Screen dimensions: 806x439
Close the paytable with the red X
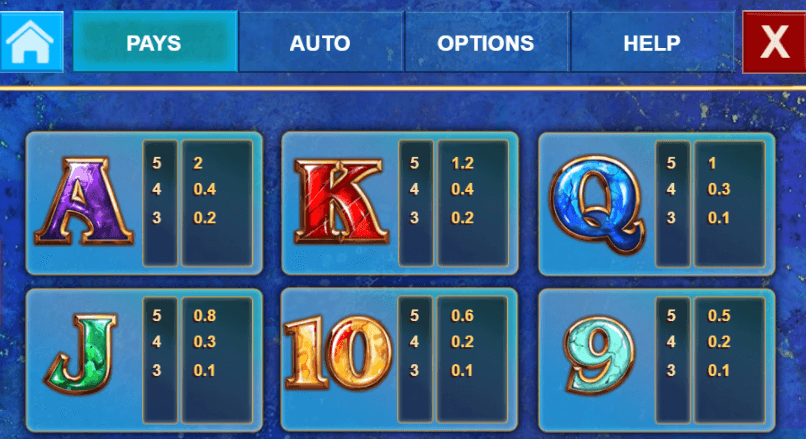click(773, 42)
